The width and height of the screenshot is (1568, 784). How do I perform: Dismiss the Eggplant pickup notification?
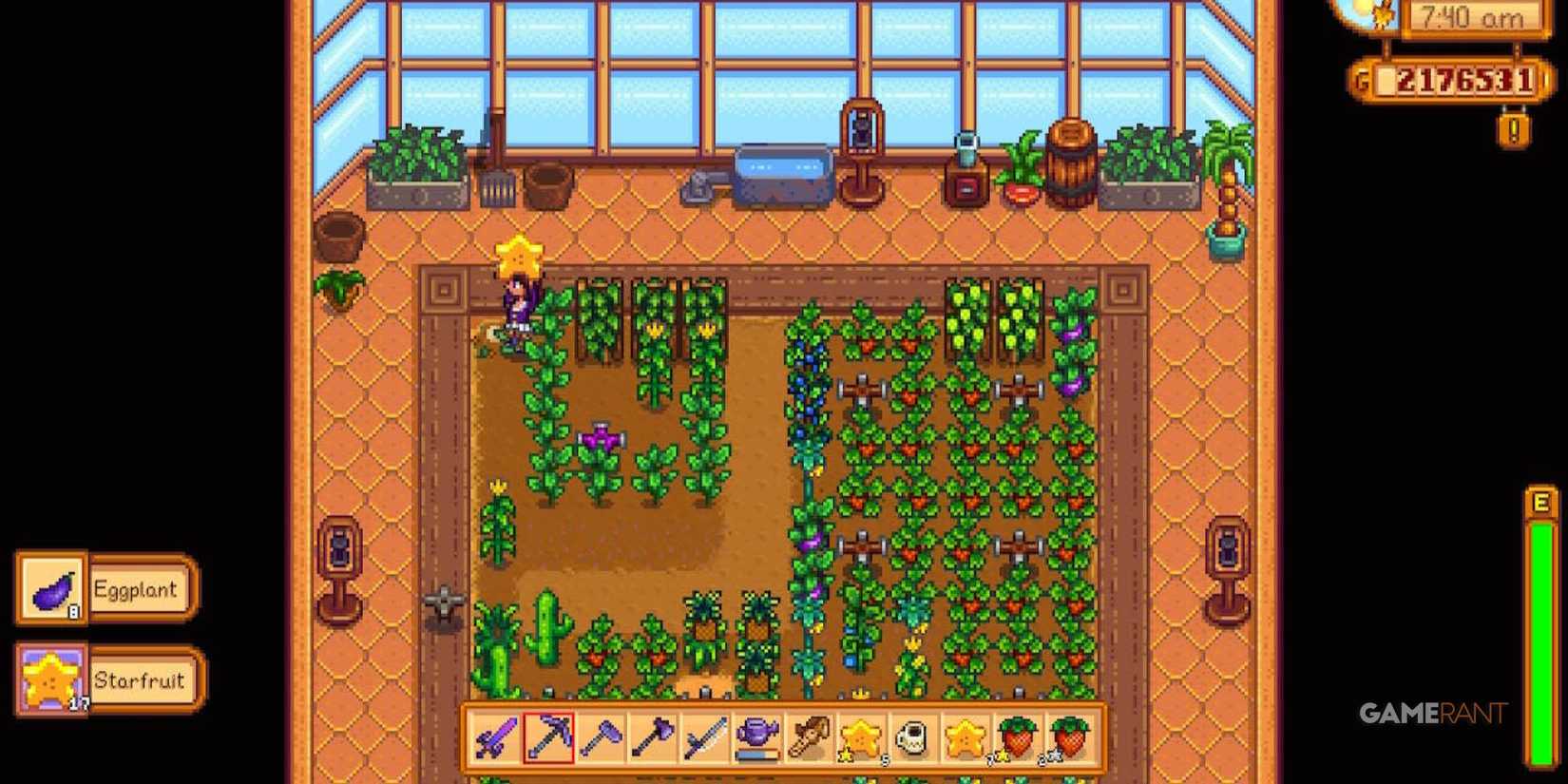click(105, 589)
